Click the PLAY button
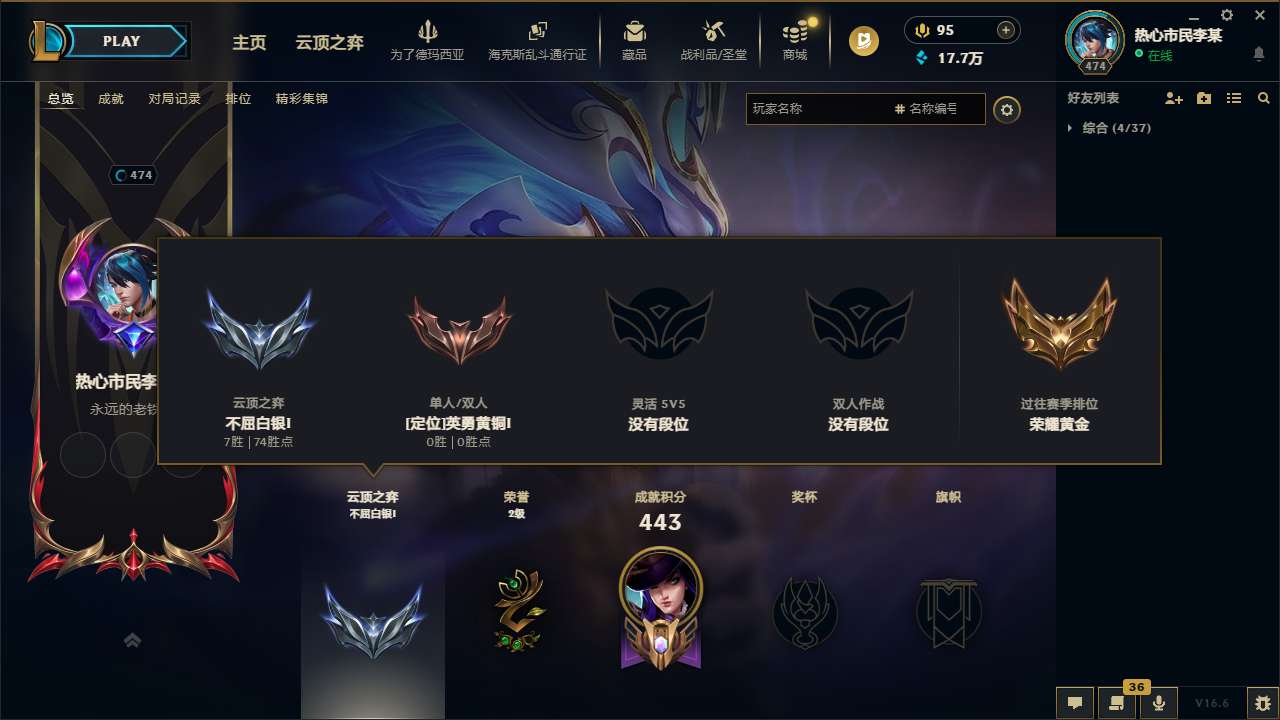The width and height of the screenshot is (1280, 720). tap(120, 41)
